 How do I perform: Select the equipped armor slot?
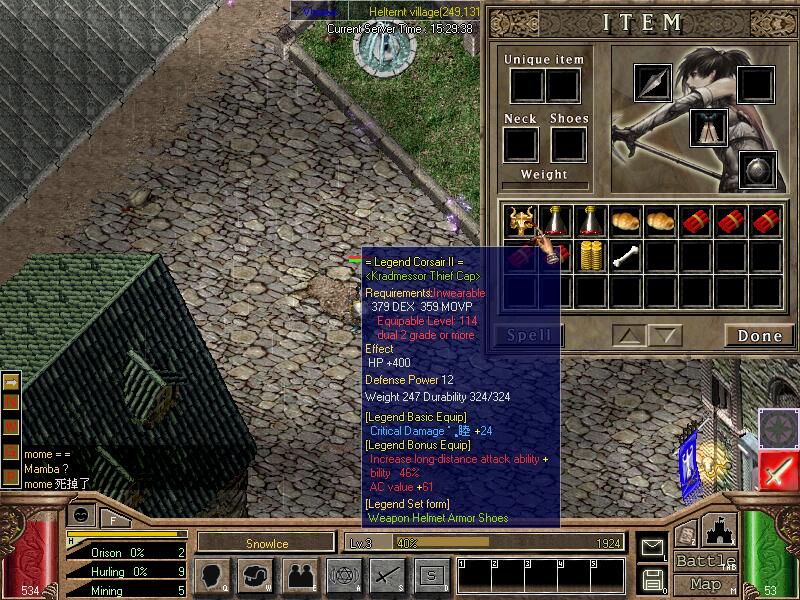pyautogui.click(x=707, y=127)
